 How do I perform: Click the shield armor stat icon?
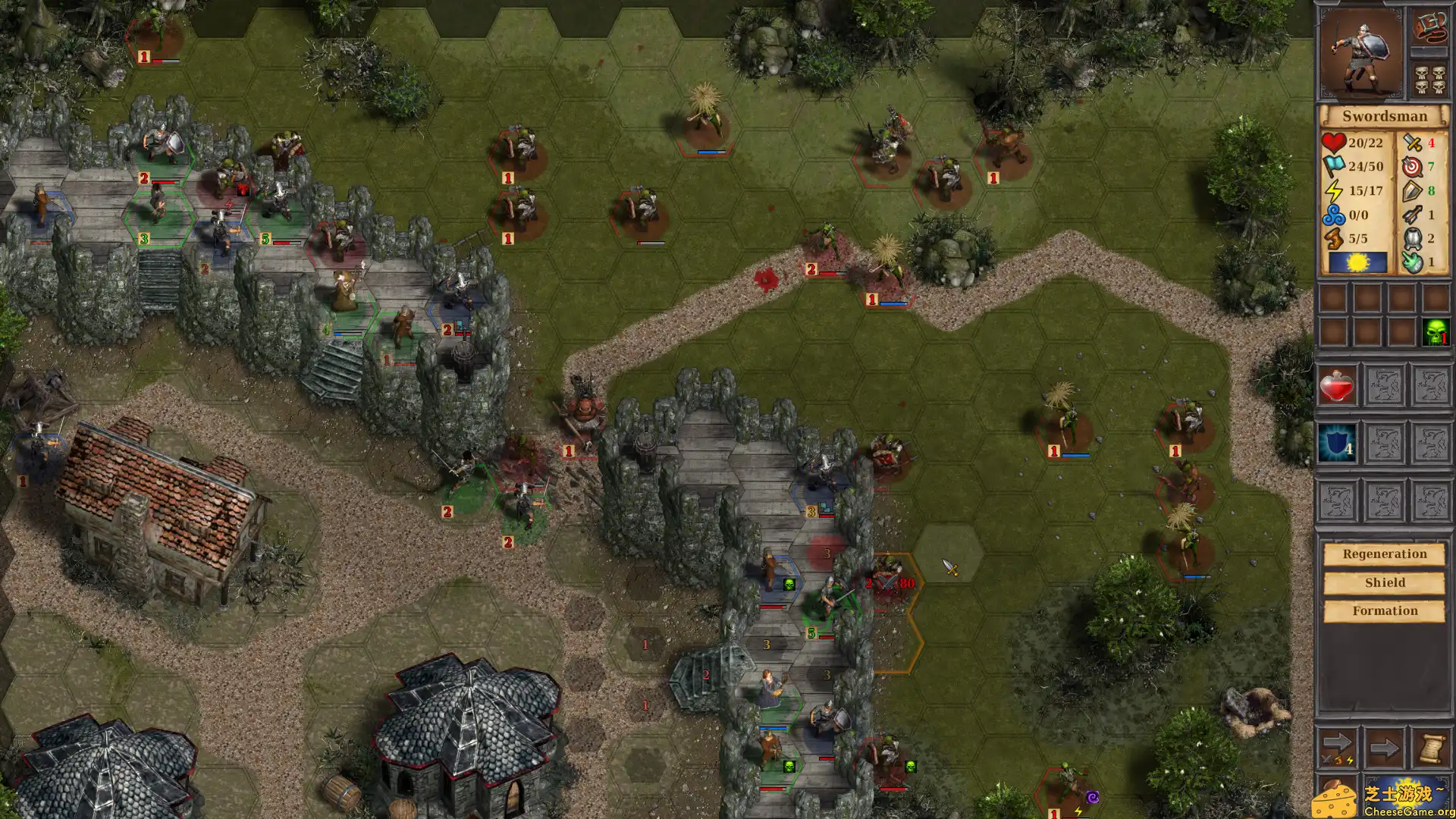tap(1412, 190)
